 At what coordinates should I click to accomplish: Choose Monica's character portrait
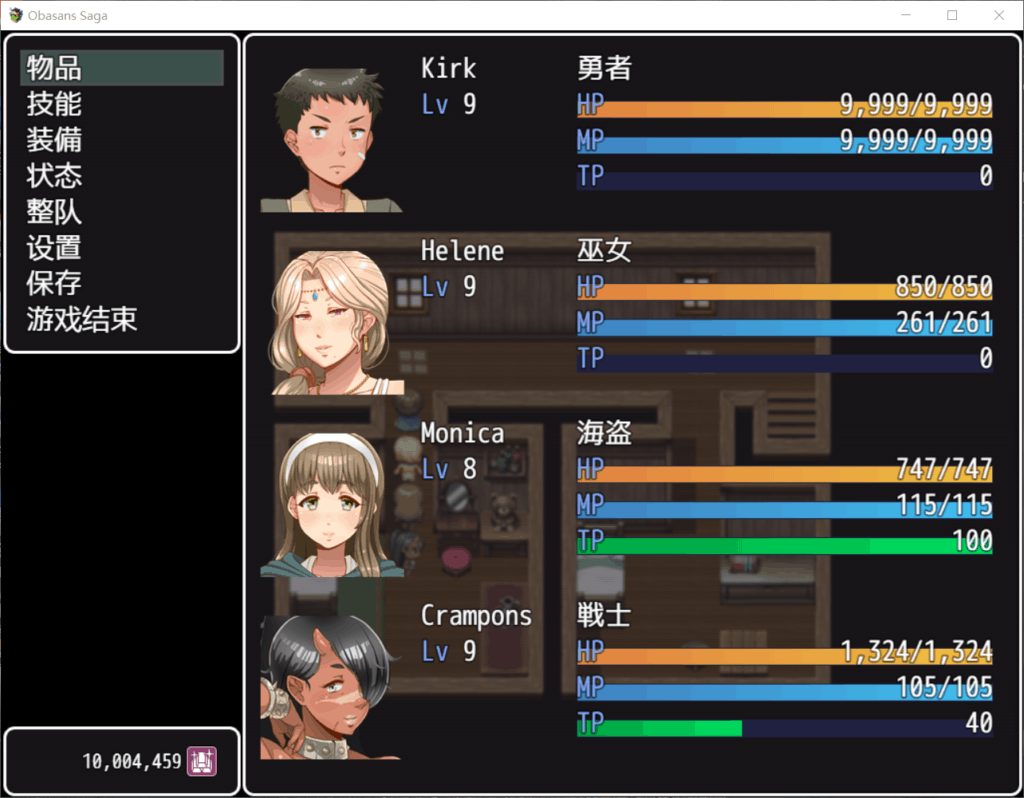click(332, 505)
